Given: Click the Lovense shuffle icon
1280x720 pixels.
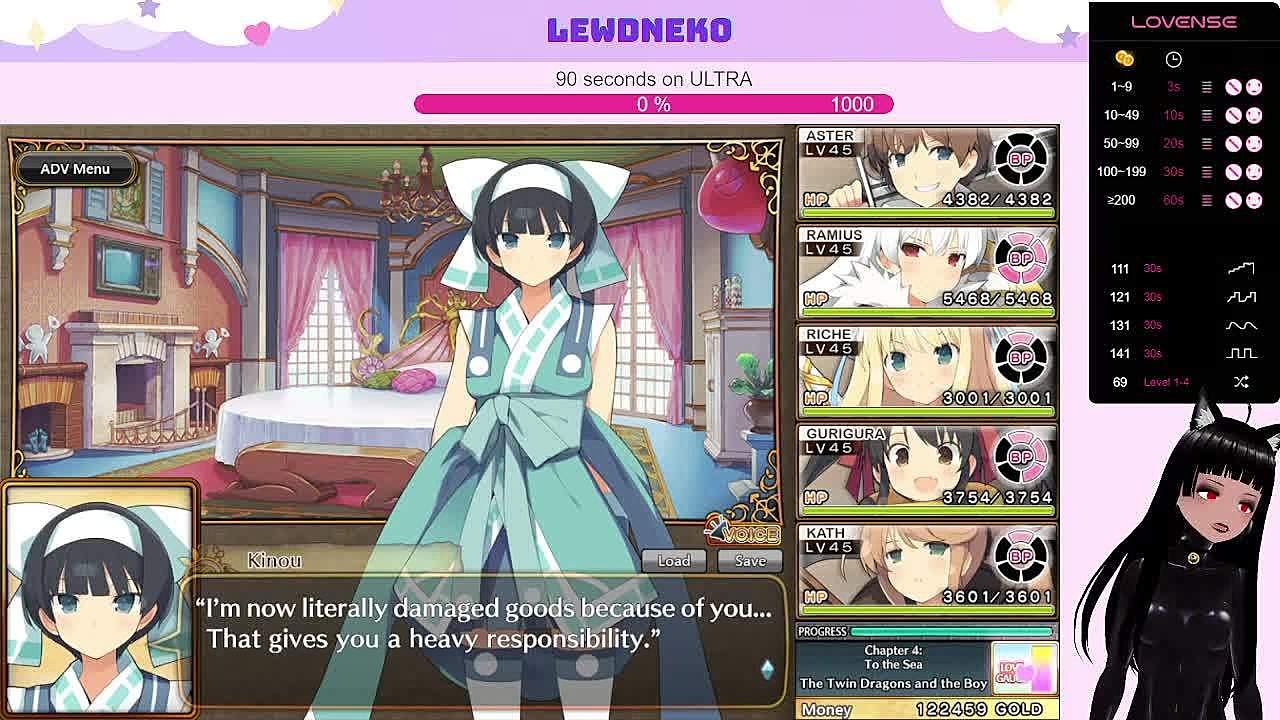Looking at the screenshot, I should [x=1241, y=382].
